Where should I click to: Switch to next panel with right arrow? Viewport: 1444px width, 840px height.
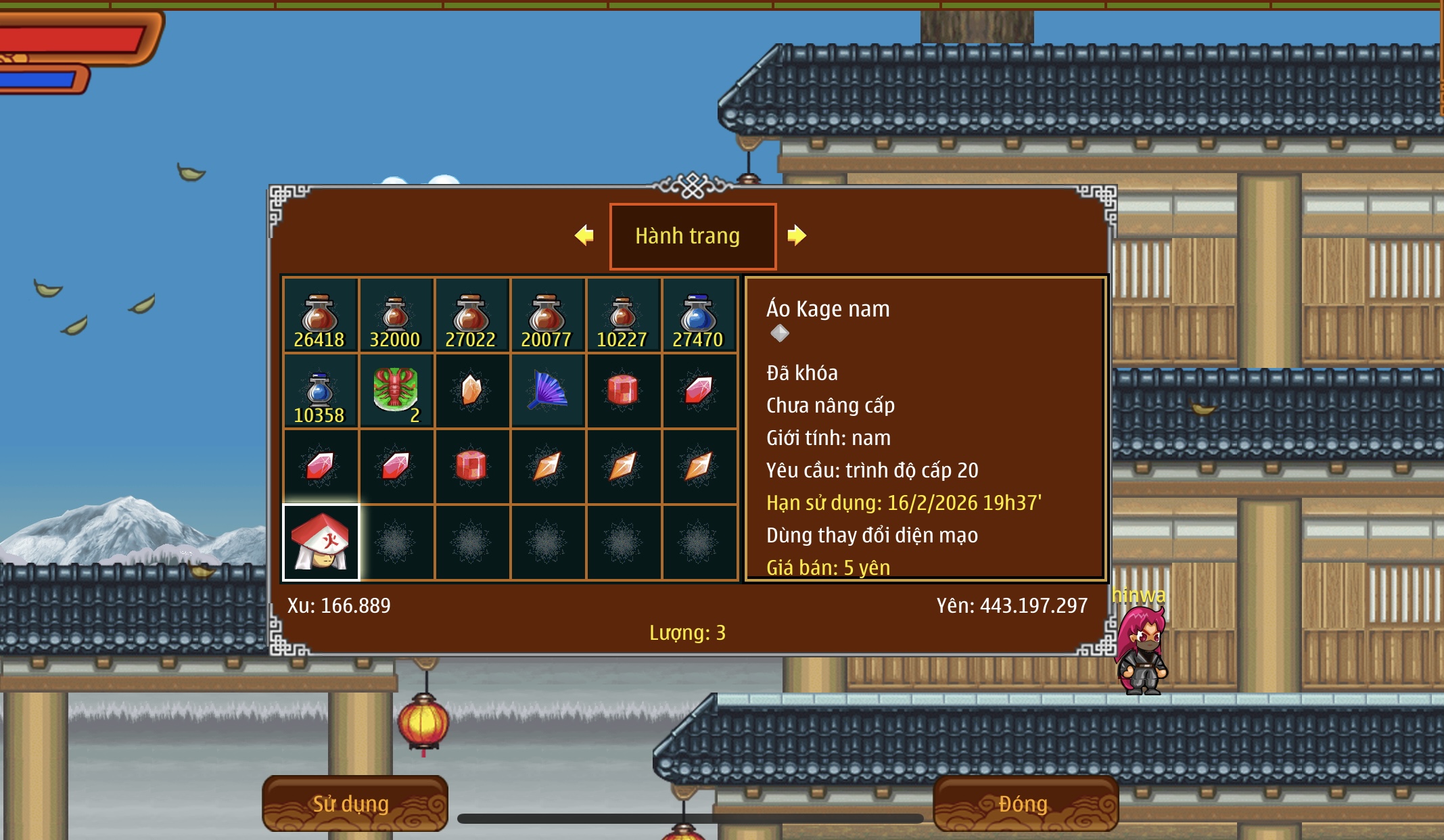pyautogui.click(x=797, y=235)
